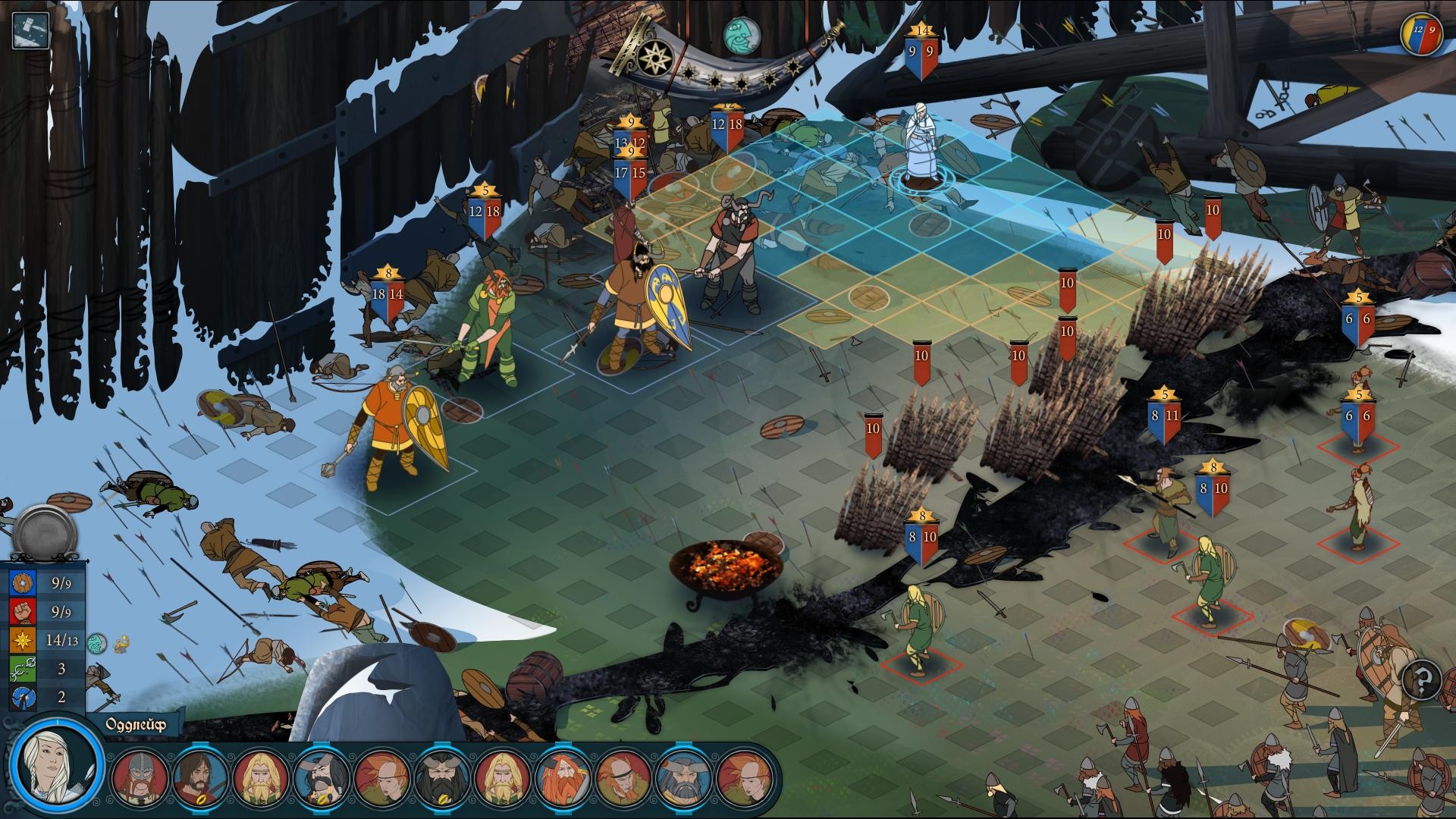Select the helmeted warrior portrait in turn order

pos(140,777)
